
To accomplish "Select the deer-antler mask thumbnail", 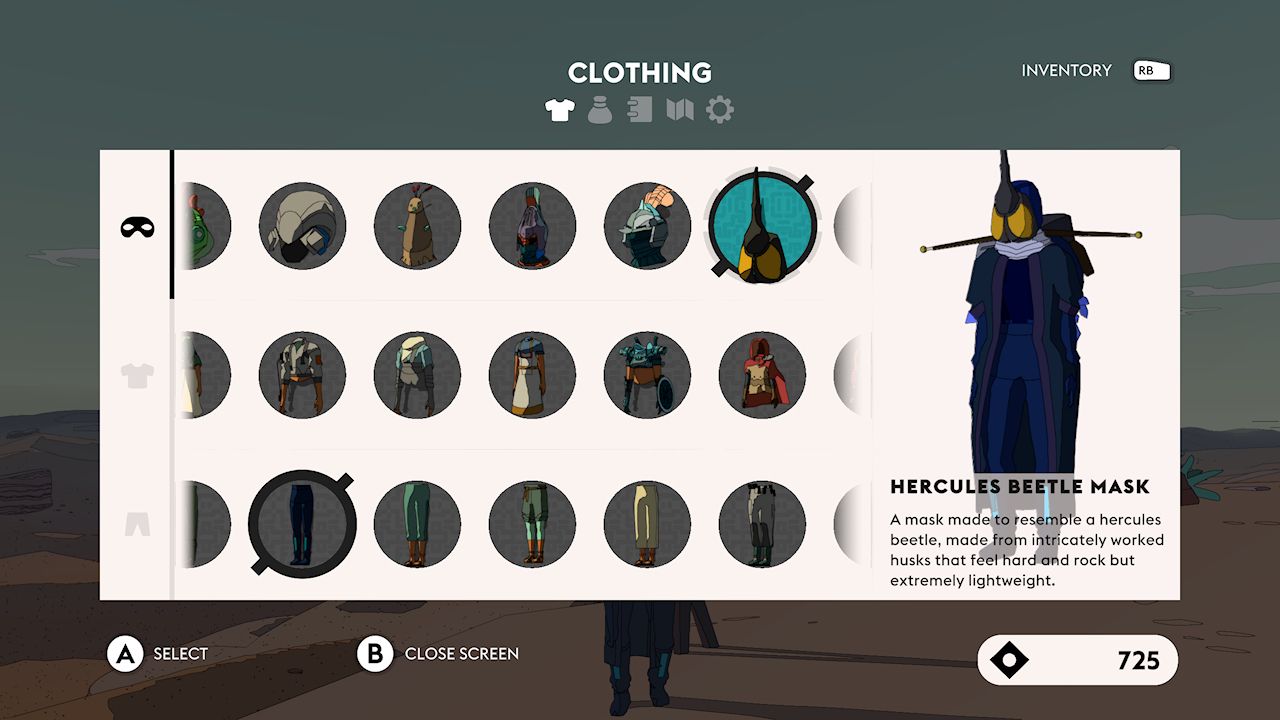I will pyautogui.click(x=417, y=227).
